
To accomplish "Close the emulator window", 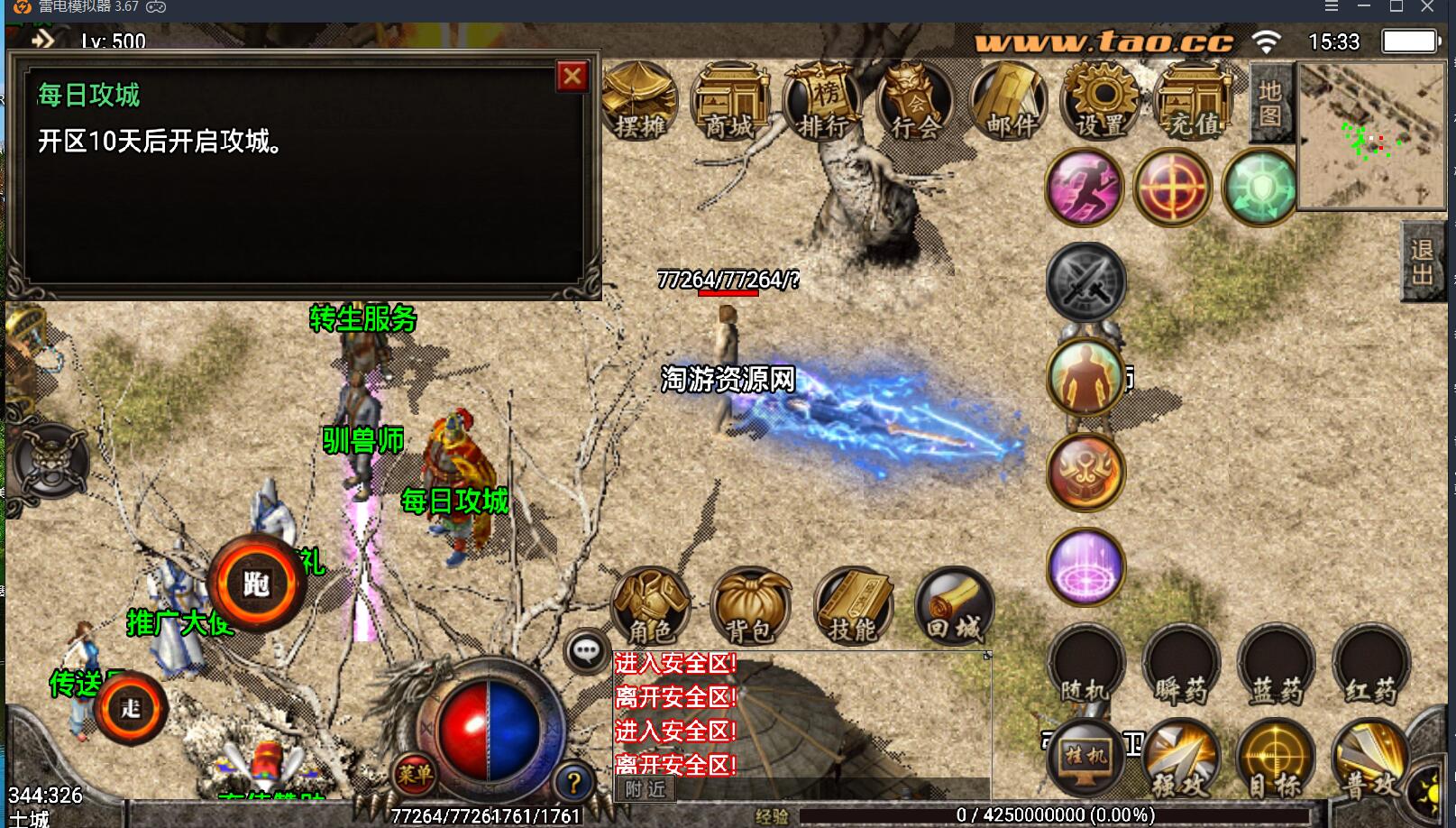I will click(1427, 7).
